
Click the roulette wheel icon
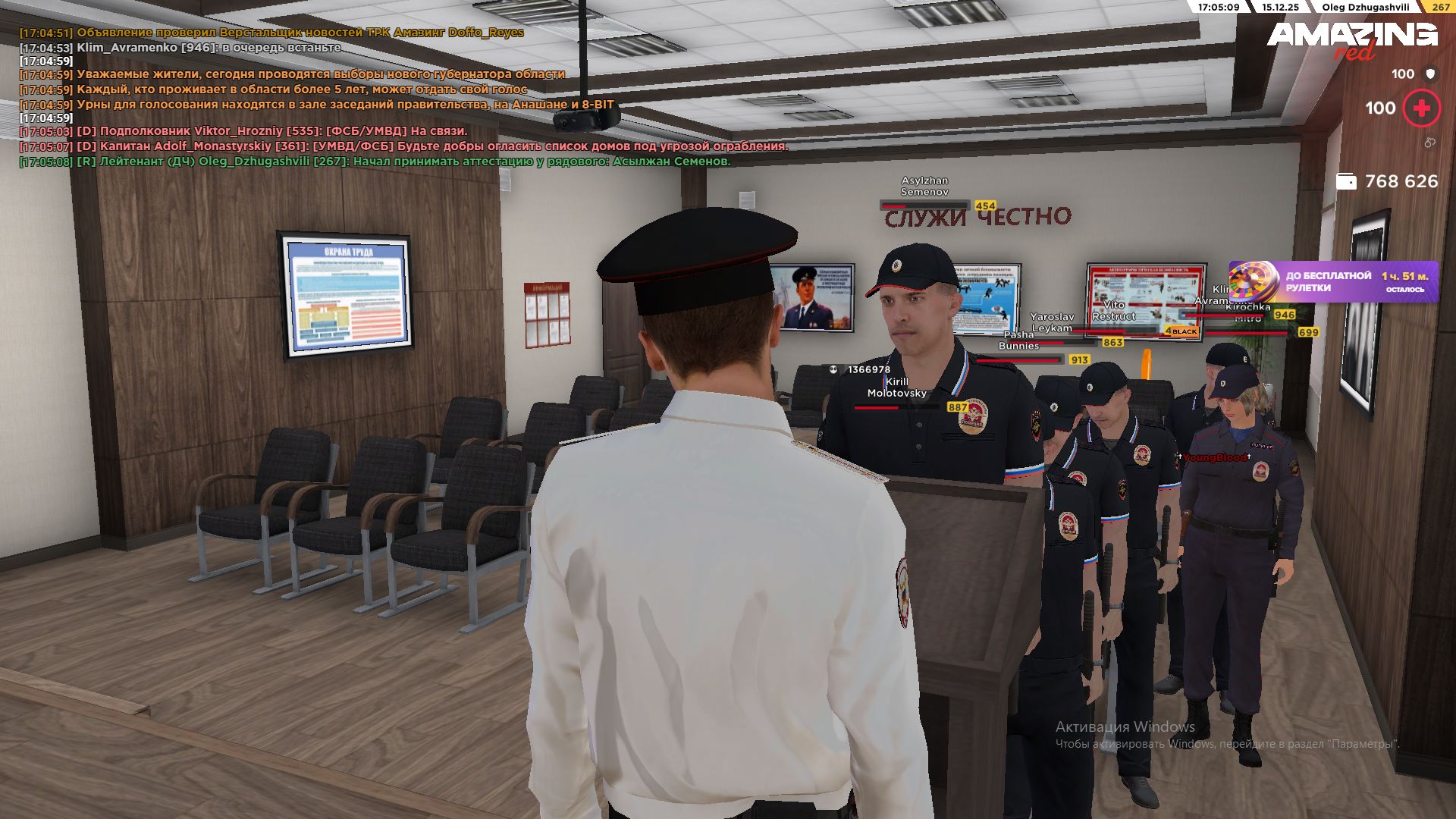tap(1249, 281)
